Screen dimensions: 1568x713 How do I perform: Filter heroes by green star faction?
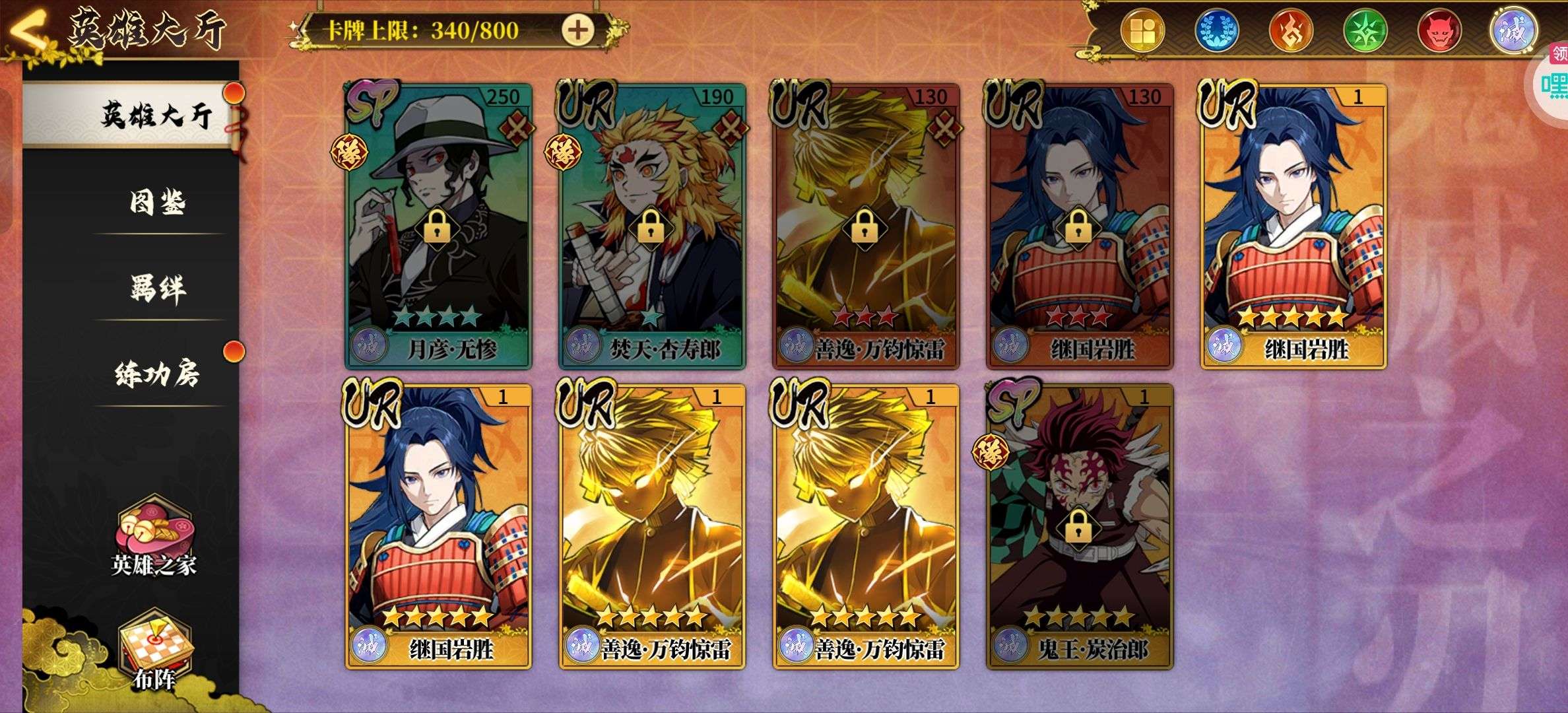1365,31
